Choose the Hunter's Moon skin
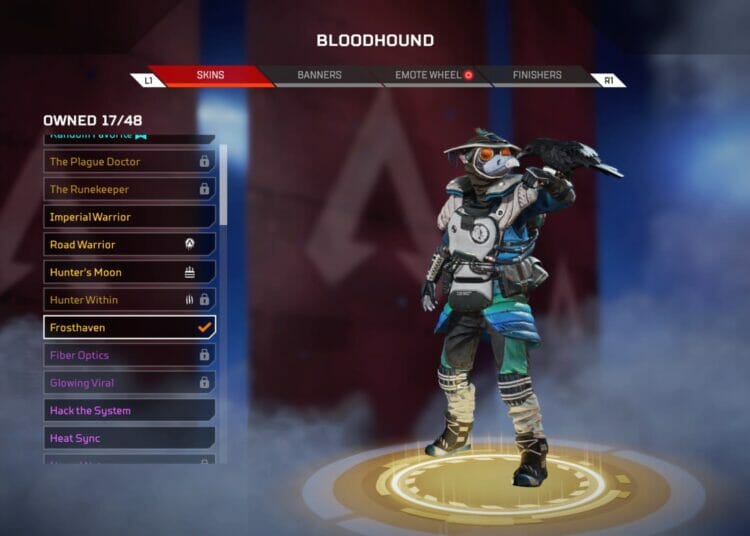The image size is (750, 536). 129,272
